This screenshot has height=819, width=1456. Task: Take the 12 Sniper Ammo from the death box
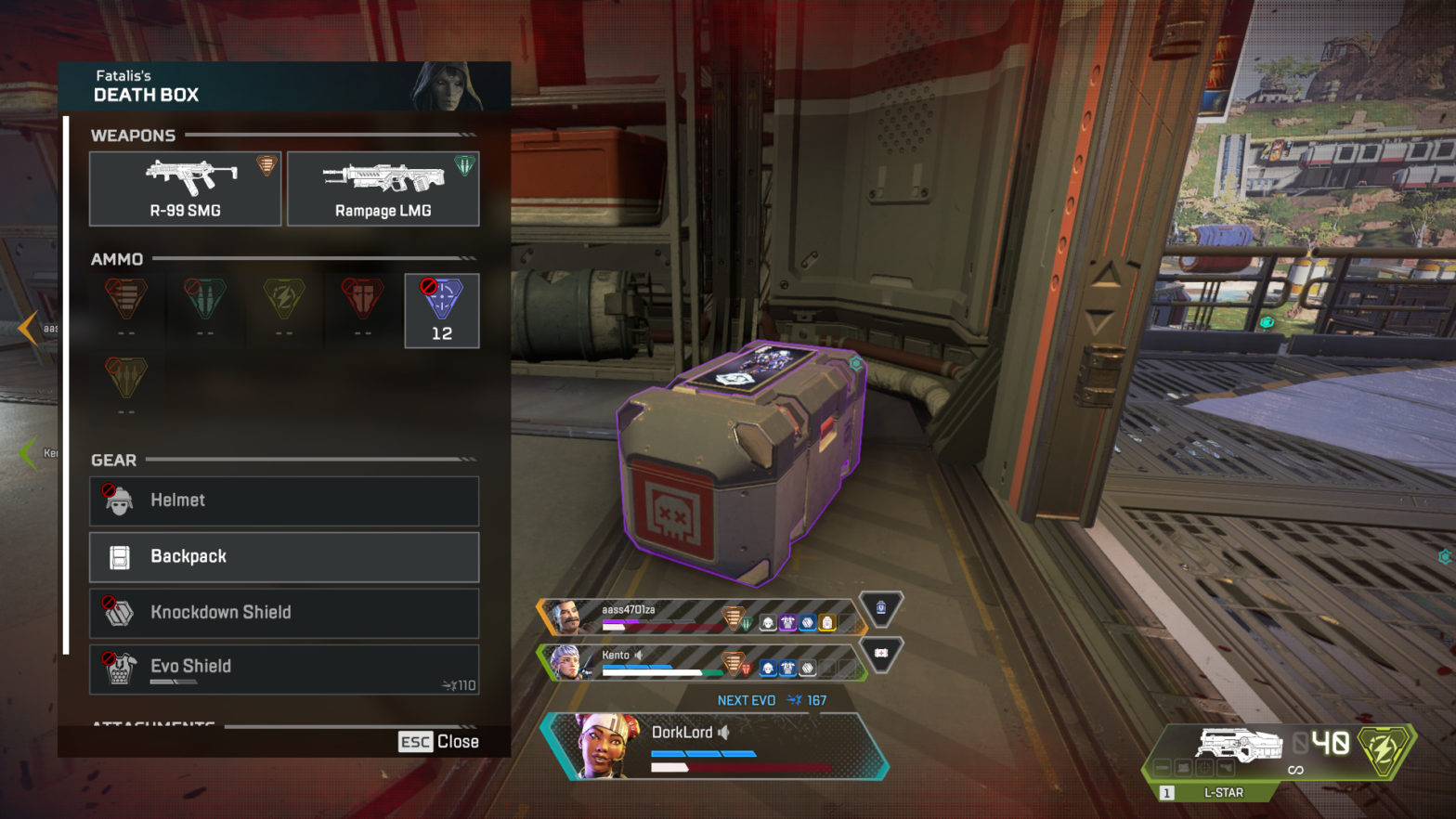(442, 310)
